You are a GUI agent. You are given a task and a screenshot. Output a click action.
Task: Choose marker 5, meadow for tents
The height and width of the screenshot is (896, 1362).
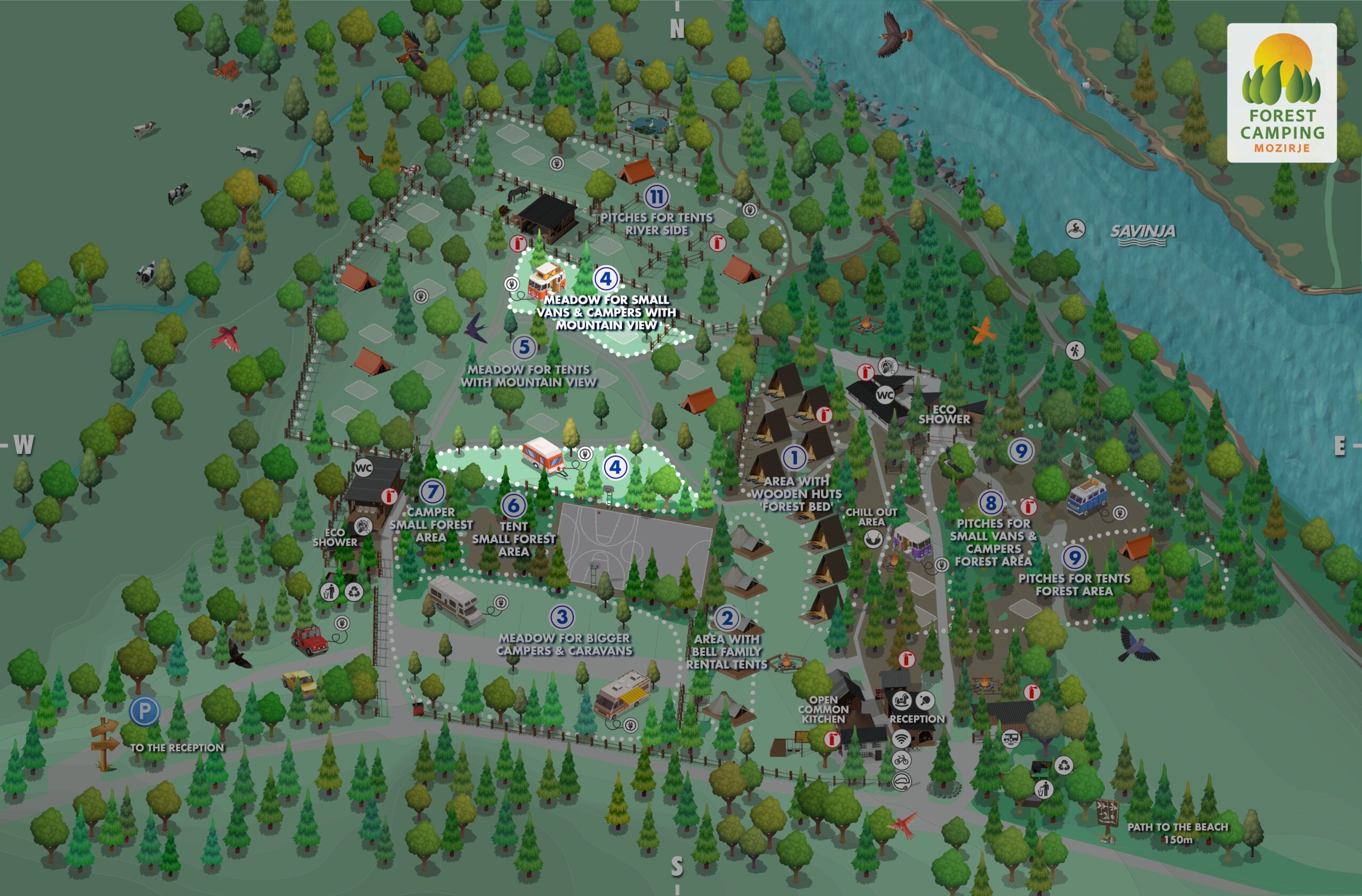(524, 347)
